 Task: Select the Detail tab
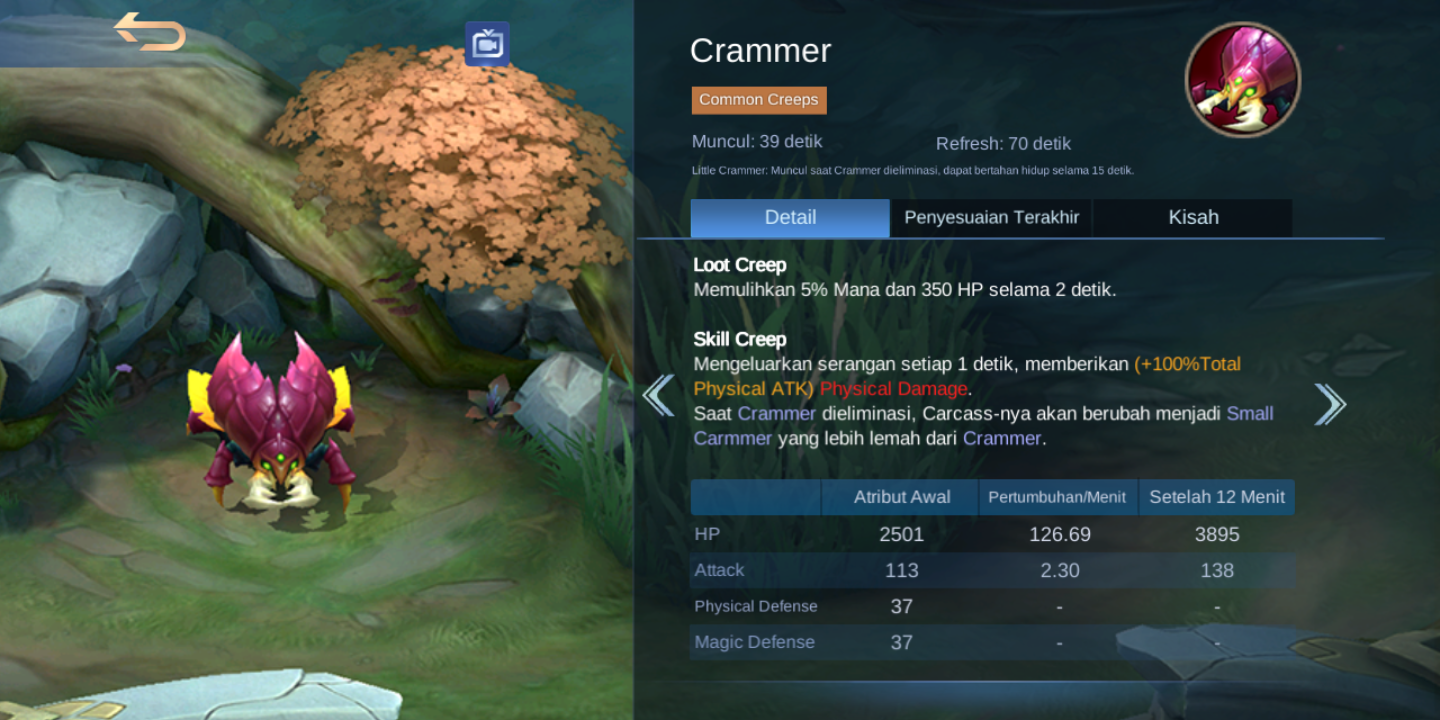[789, 217]
